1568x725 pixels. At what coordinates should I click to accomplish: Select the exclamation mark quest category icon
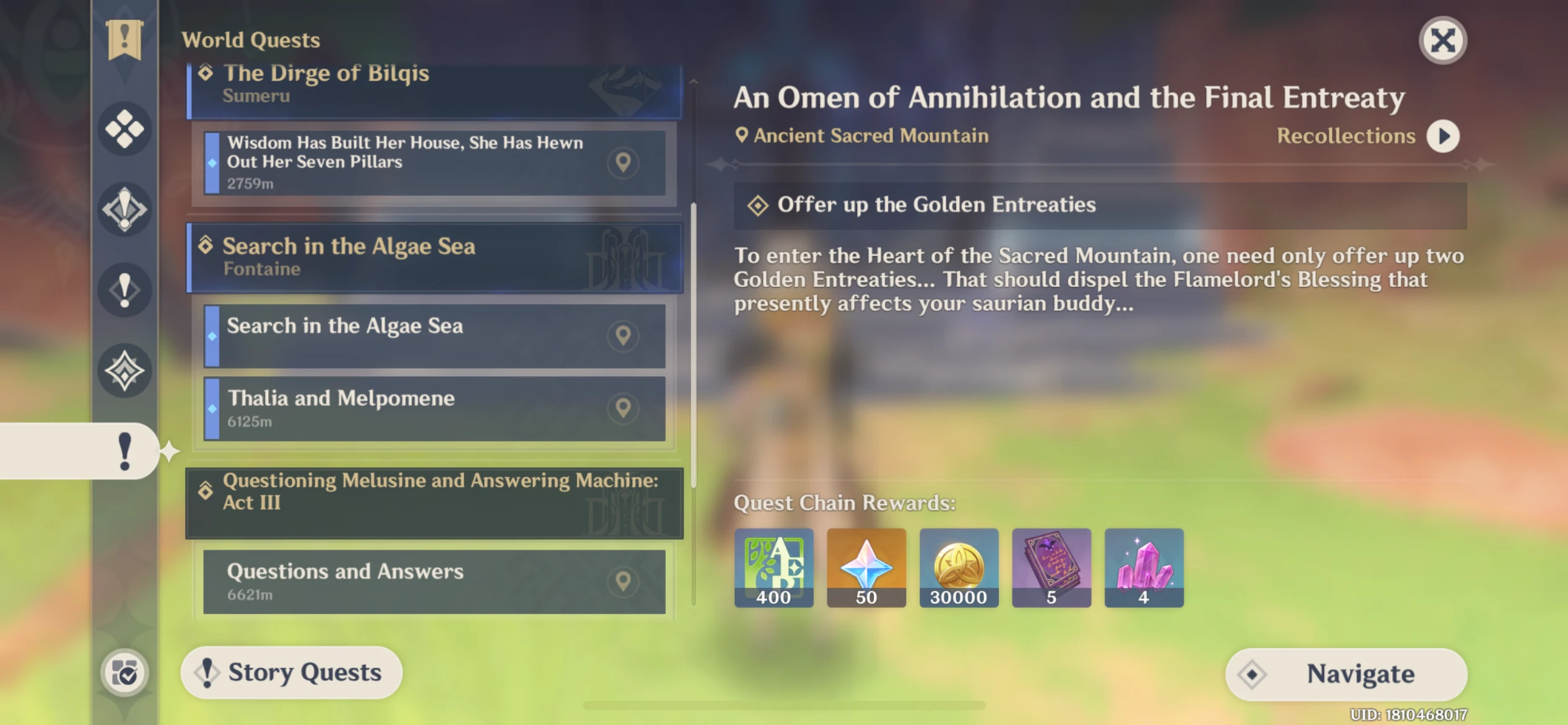124,290
